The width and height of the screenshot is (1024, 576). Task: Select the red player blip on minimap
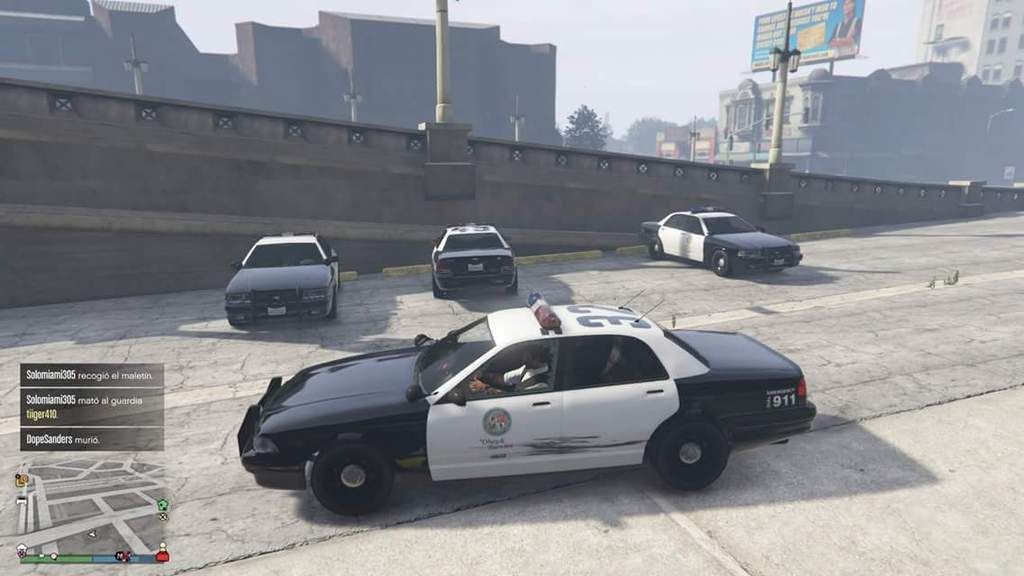[162, 554]
